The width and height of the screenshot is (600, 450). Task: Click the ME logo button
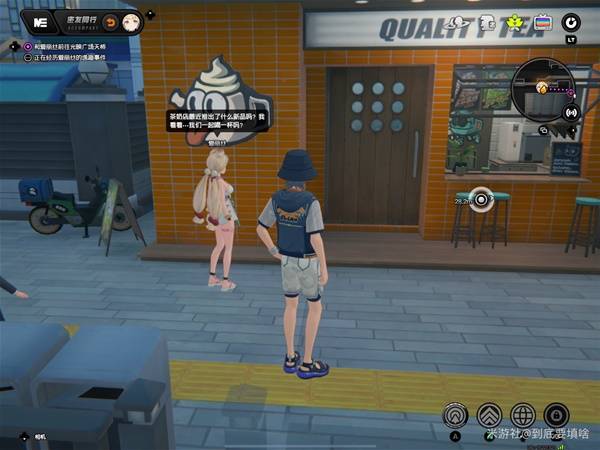coord(41,21)
